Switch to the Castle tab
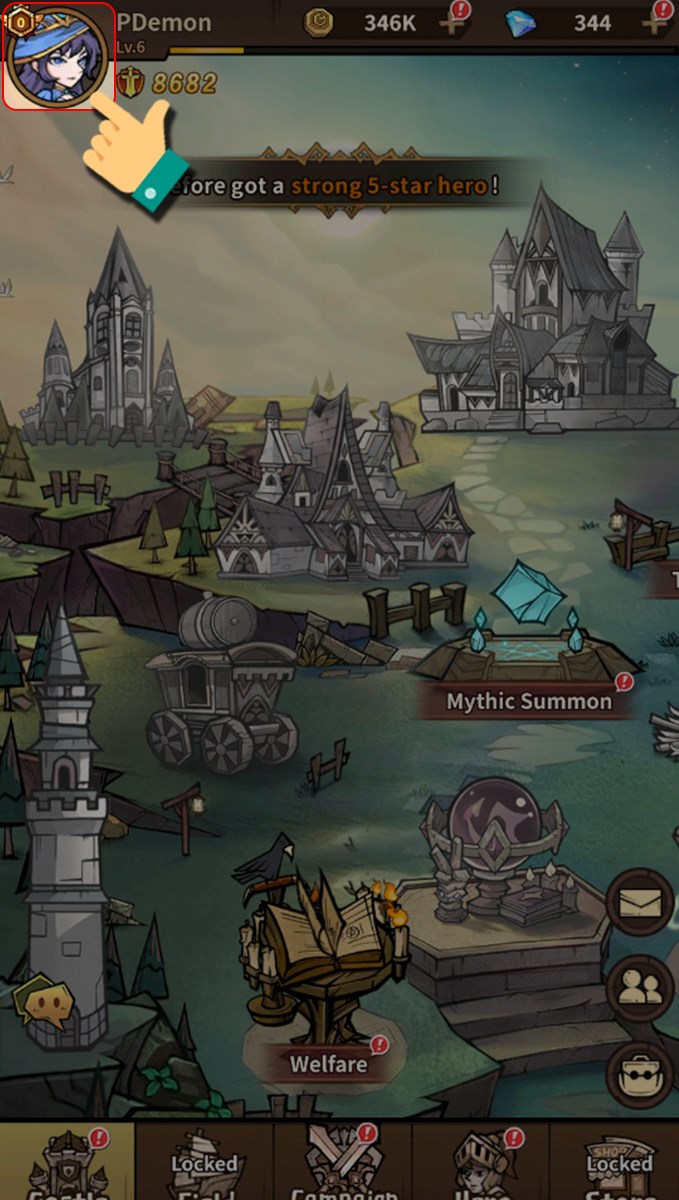 [68, 1165]
